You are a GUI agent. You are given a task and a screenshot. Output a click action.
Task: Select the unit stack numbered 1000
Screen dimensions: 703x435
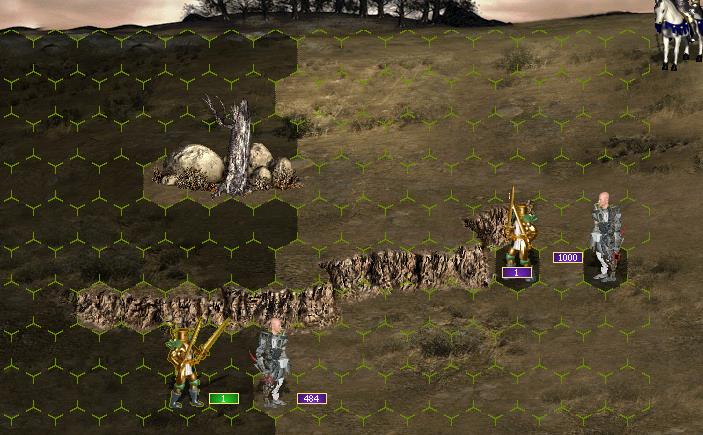tap(605, 240)
